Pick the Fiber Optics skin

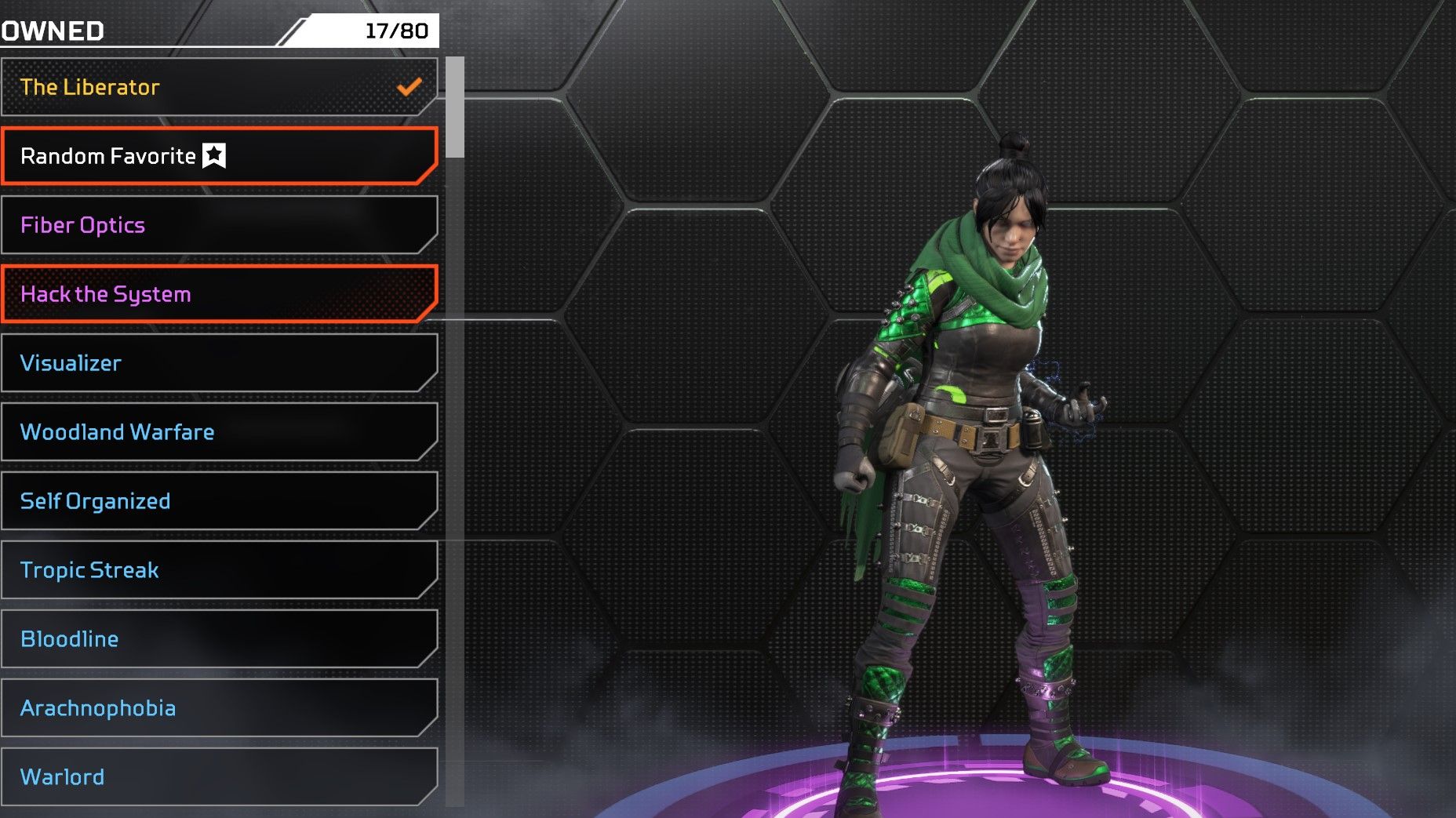pos(218,225)
